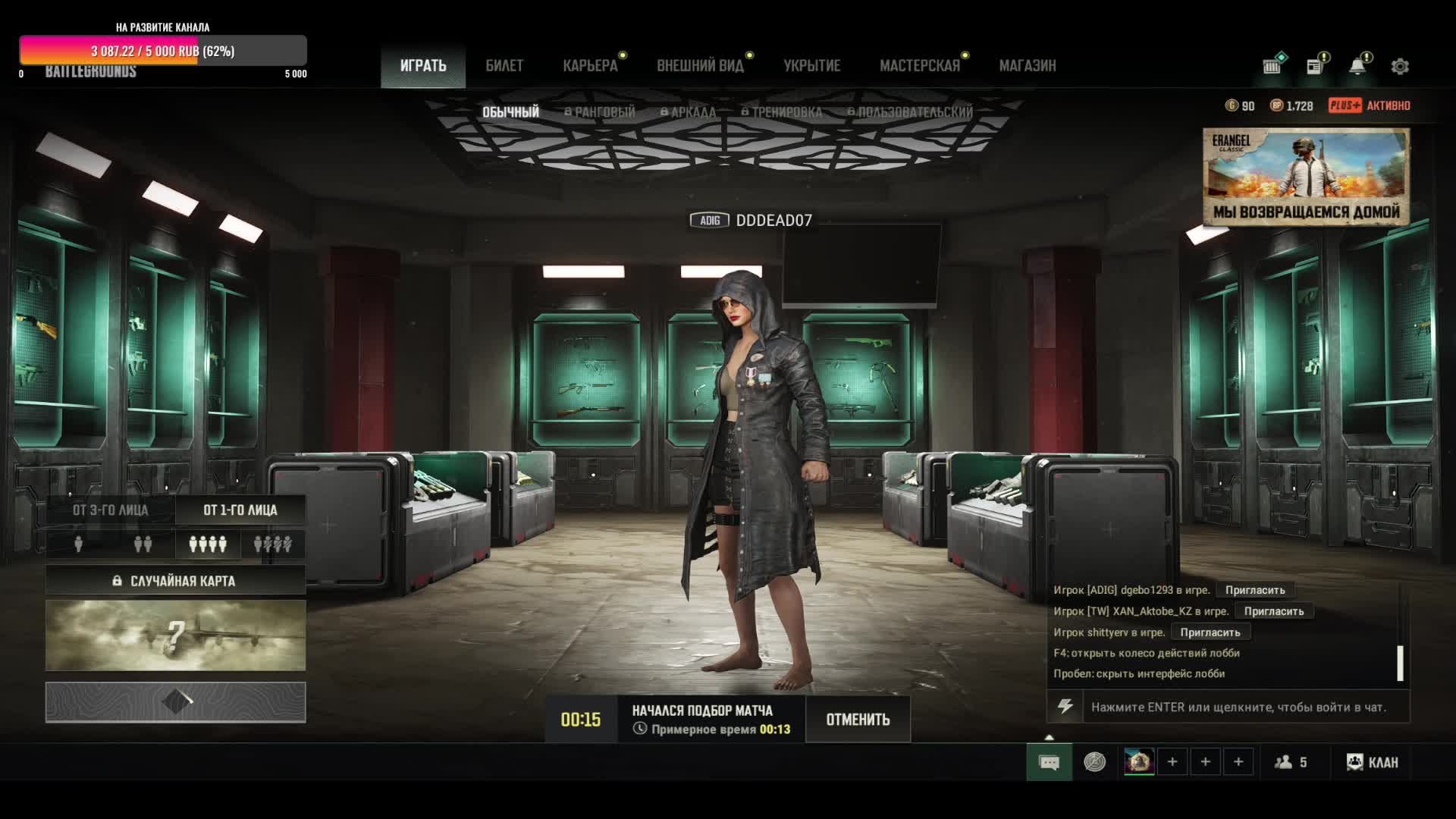Screen dimensions: 1456x819
Task: Select third-person ОТ 3-ГО ЛИЦА mode
Action: [x=111, y=510]
